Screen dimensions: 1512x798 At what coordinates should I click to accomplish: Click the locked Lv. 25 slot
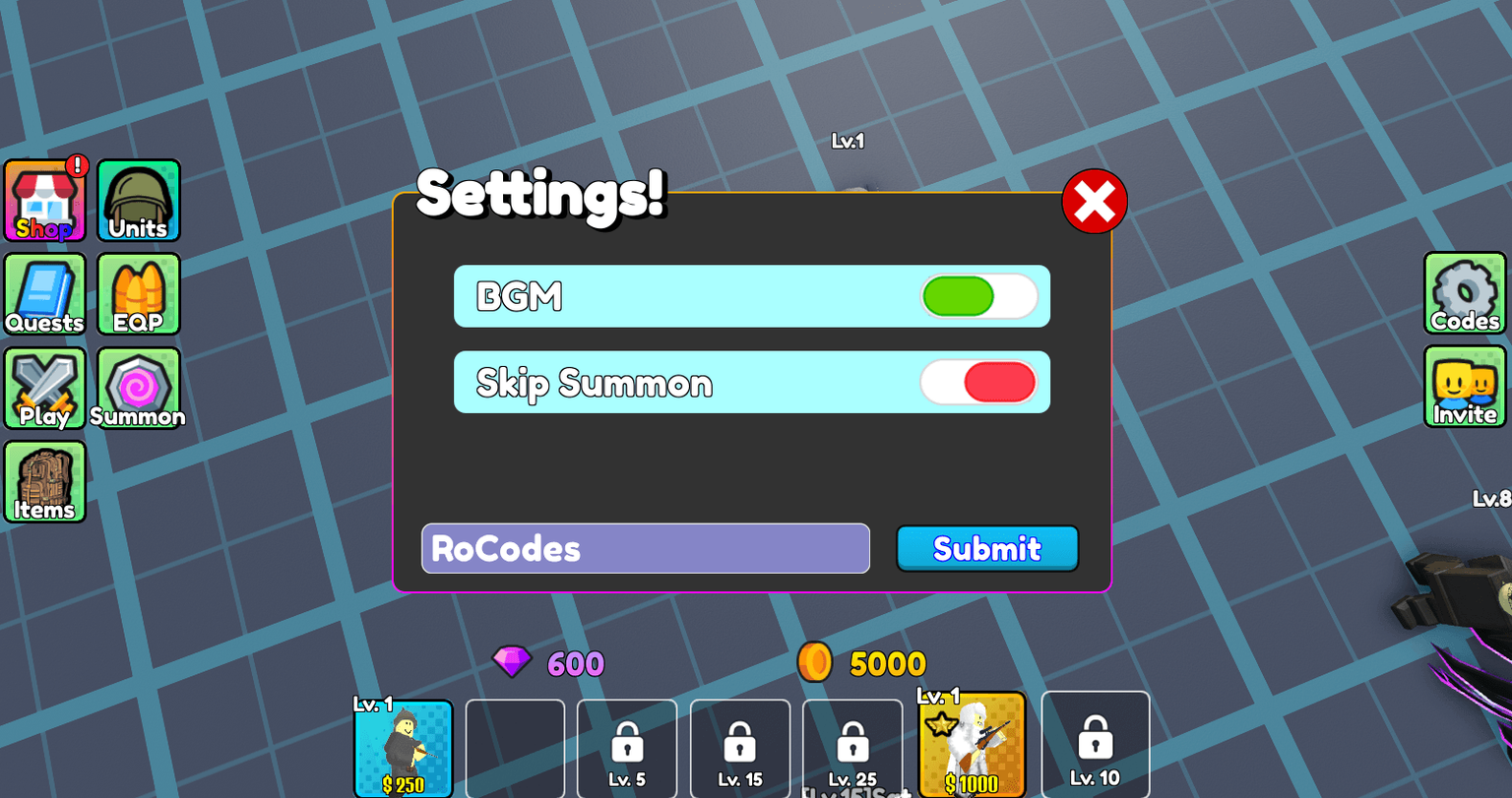[852, 748]
